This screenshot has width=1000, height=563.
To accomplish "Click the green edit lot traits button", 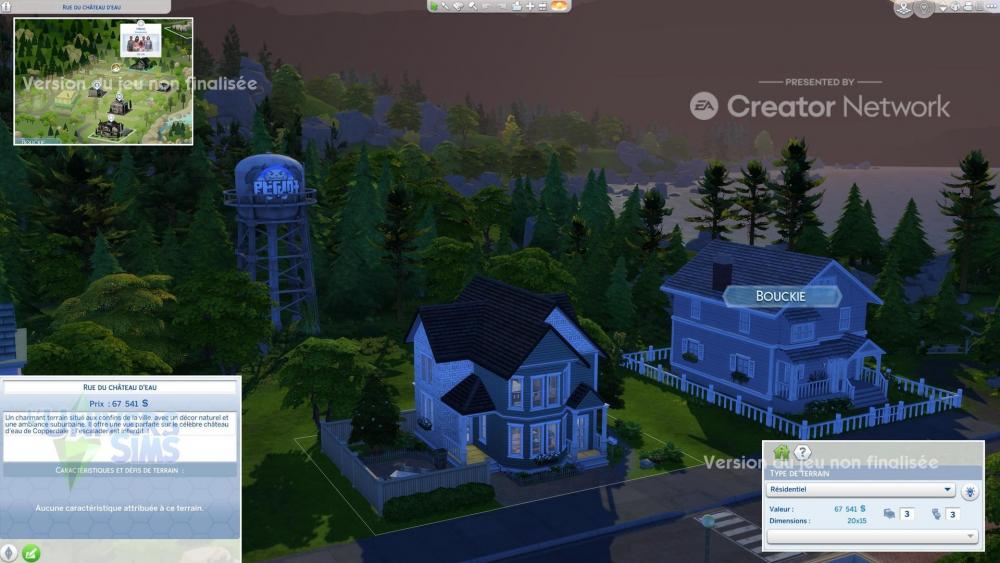I will [x=31, y=552].
